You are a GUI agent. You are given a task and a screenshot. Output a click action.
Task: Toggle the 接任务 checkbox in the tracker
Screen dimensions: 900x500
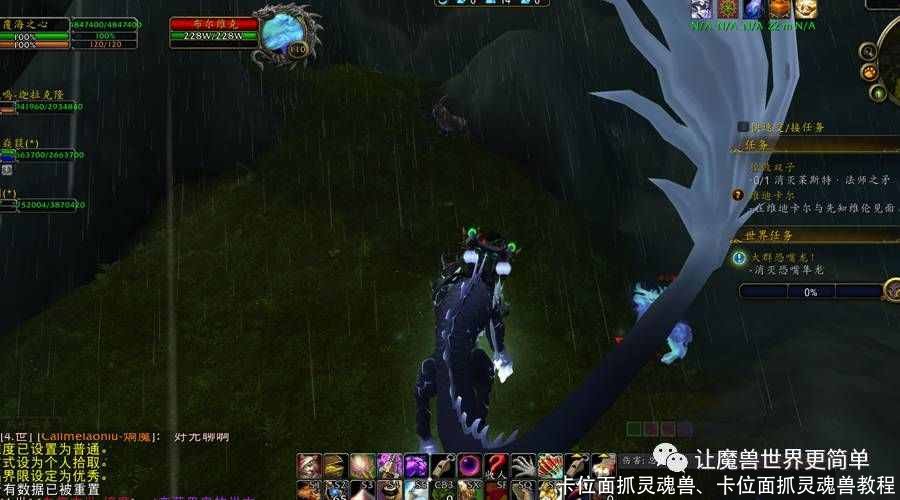pos(743,127)
